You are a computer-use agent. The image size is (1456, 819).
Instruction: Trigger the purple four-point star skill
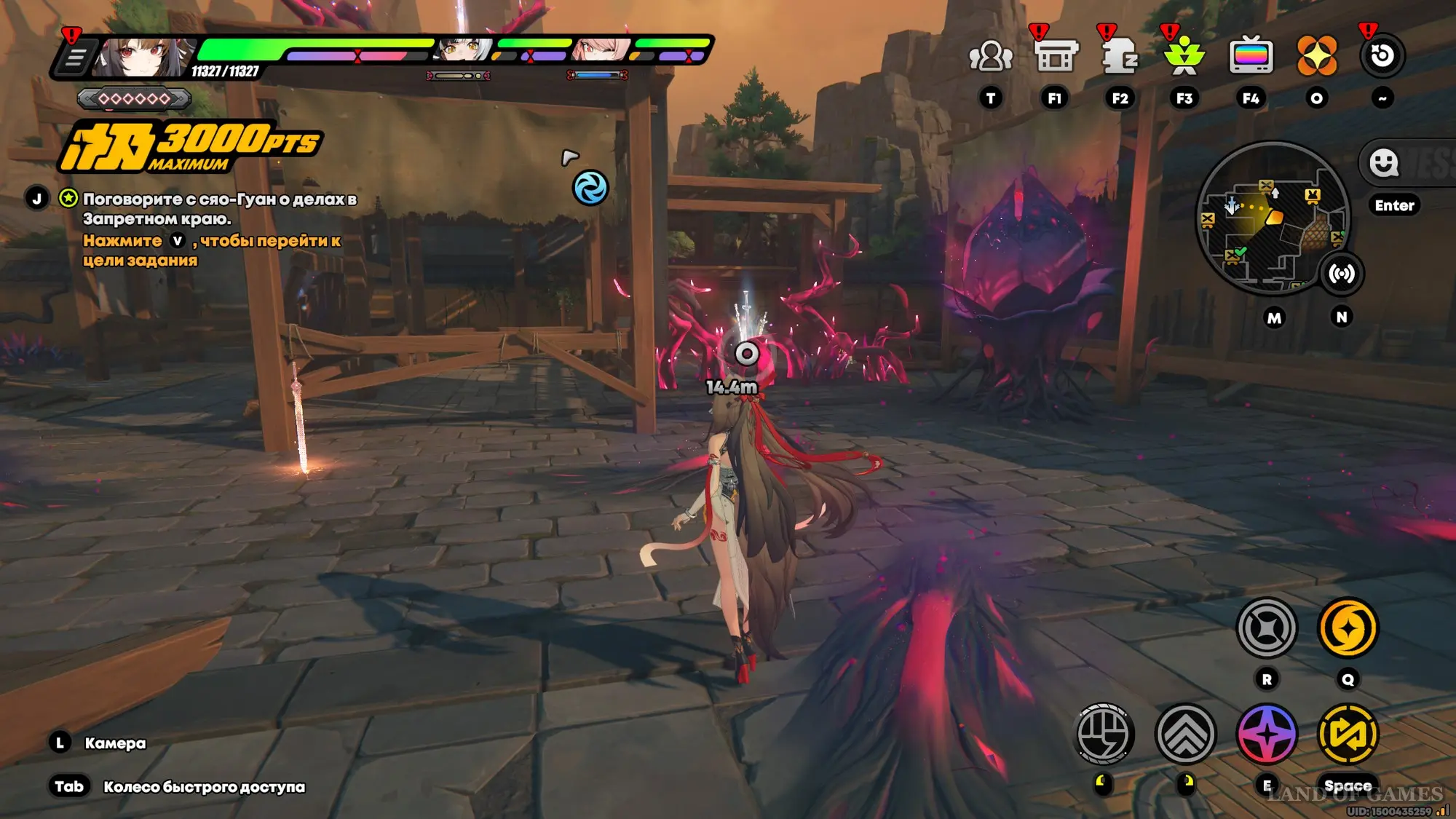coord(1267,734)
